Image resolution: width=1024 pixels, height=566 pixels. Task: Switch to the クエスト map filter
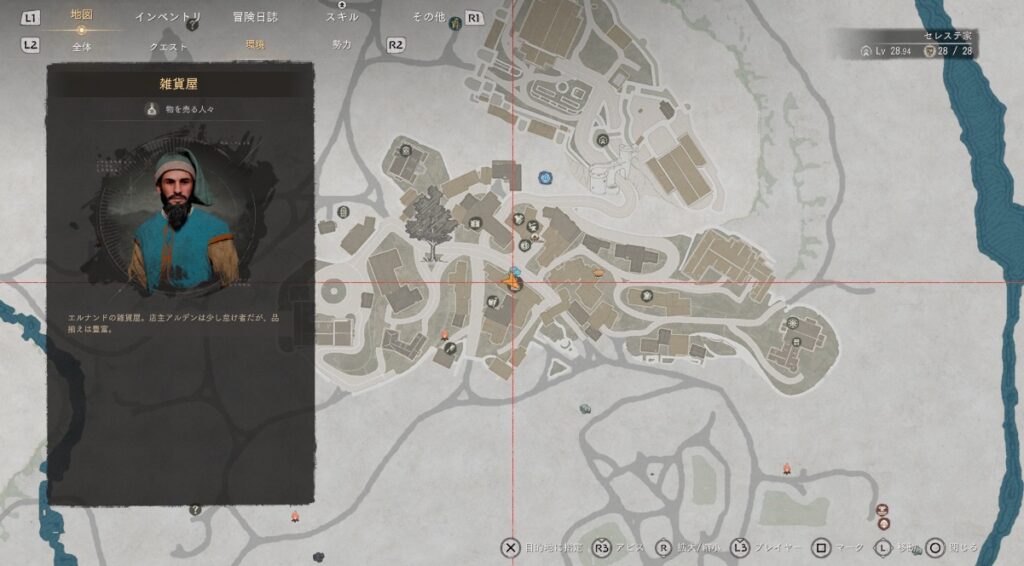point(168,45)
